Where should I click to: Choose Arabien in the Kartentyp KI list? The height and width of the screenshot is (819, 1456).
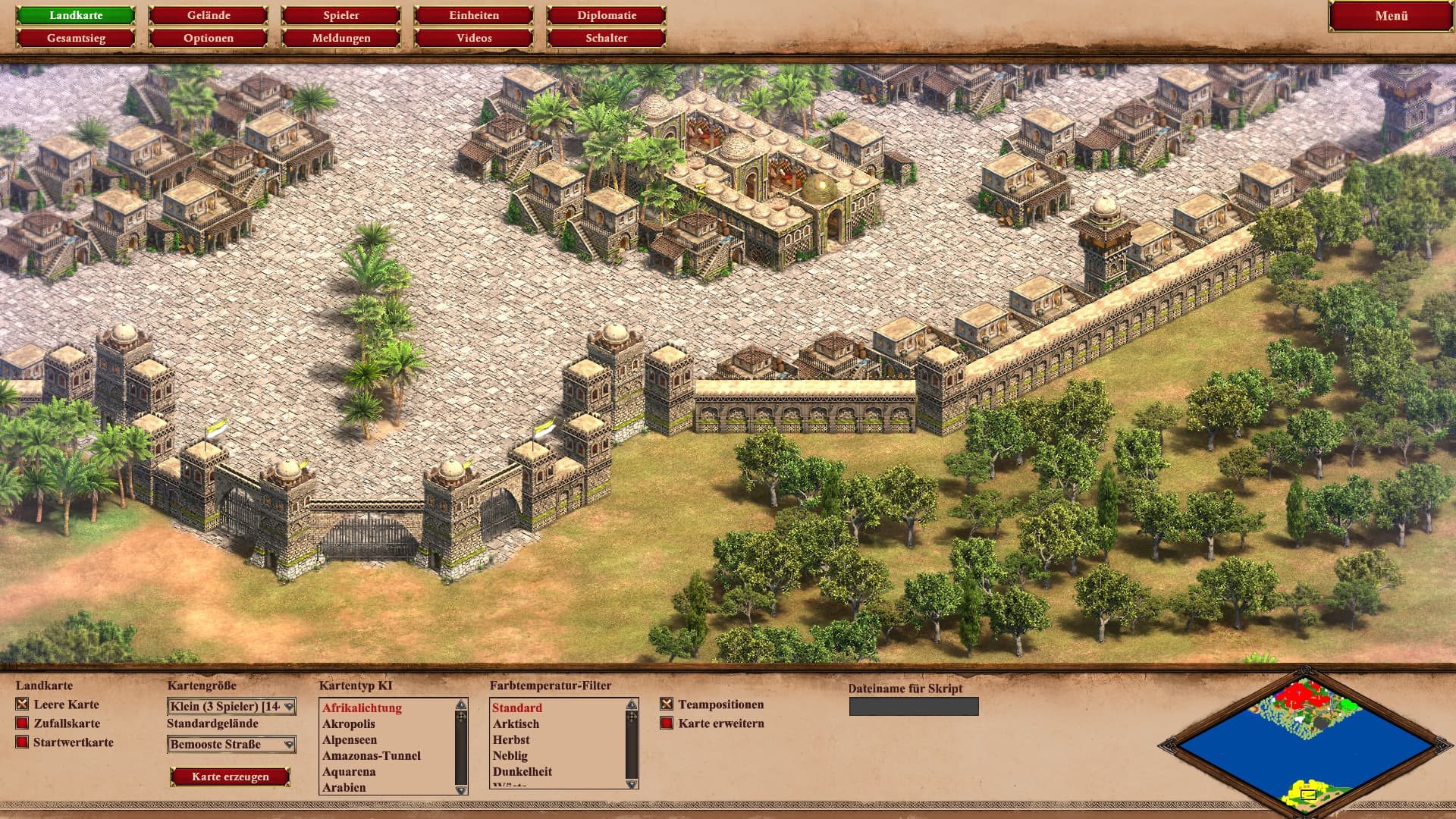coord(344,788)
